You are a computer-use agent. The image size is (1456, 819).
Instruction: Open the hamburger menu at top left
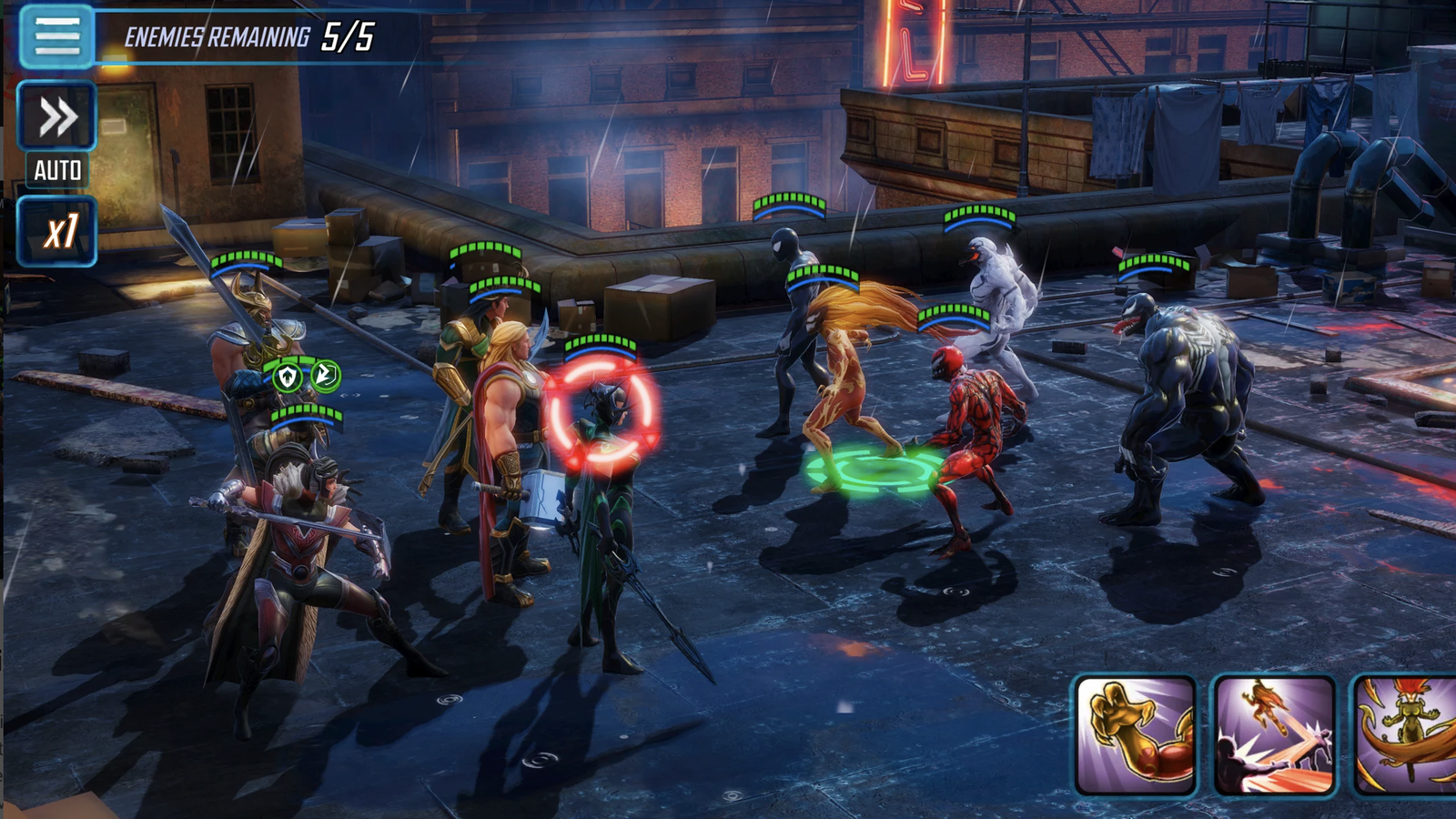tap(55, 38)
